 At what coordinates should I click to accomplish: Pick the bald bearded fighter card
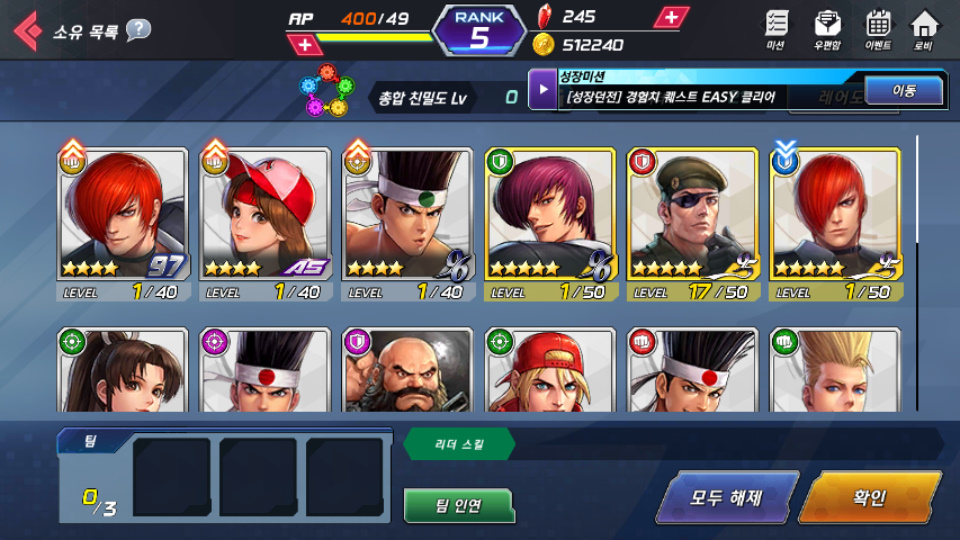point(407,371)
